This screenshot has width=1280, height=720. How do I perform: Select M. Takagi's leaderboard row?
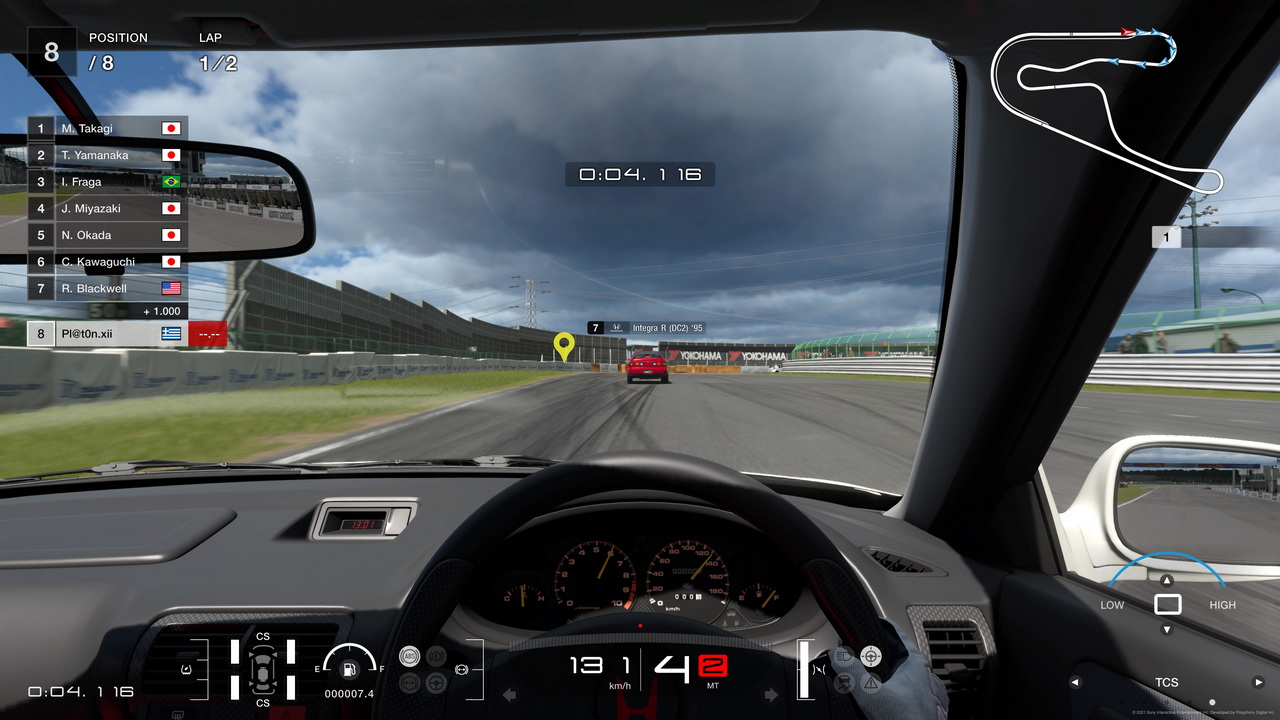[x=107, y=128]
